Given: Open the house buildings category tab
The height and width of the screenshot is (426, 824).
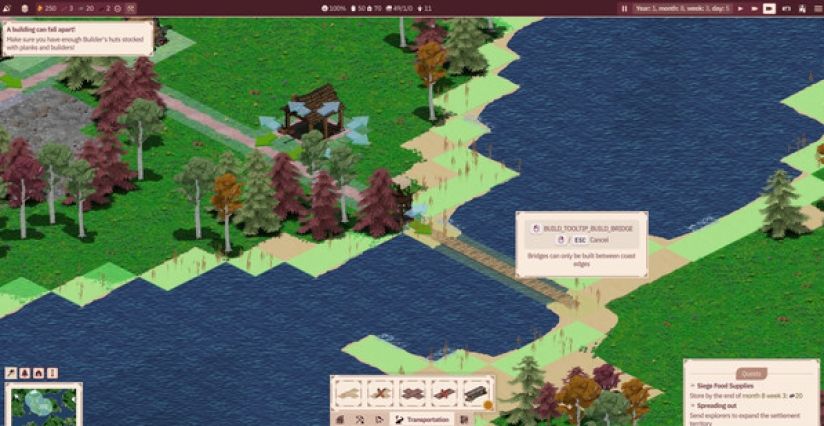Looking at the screenshot, I should click(340, 419).
